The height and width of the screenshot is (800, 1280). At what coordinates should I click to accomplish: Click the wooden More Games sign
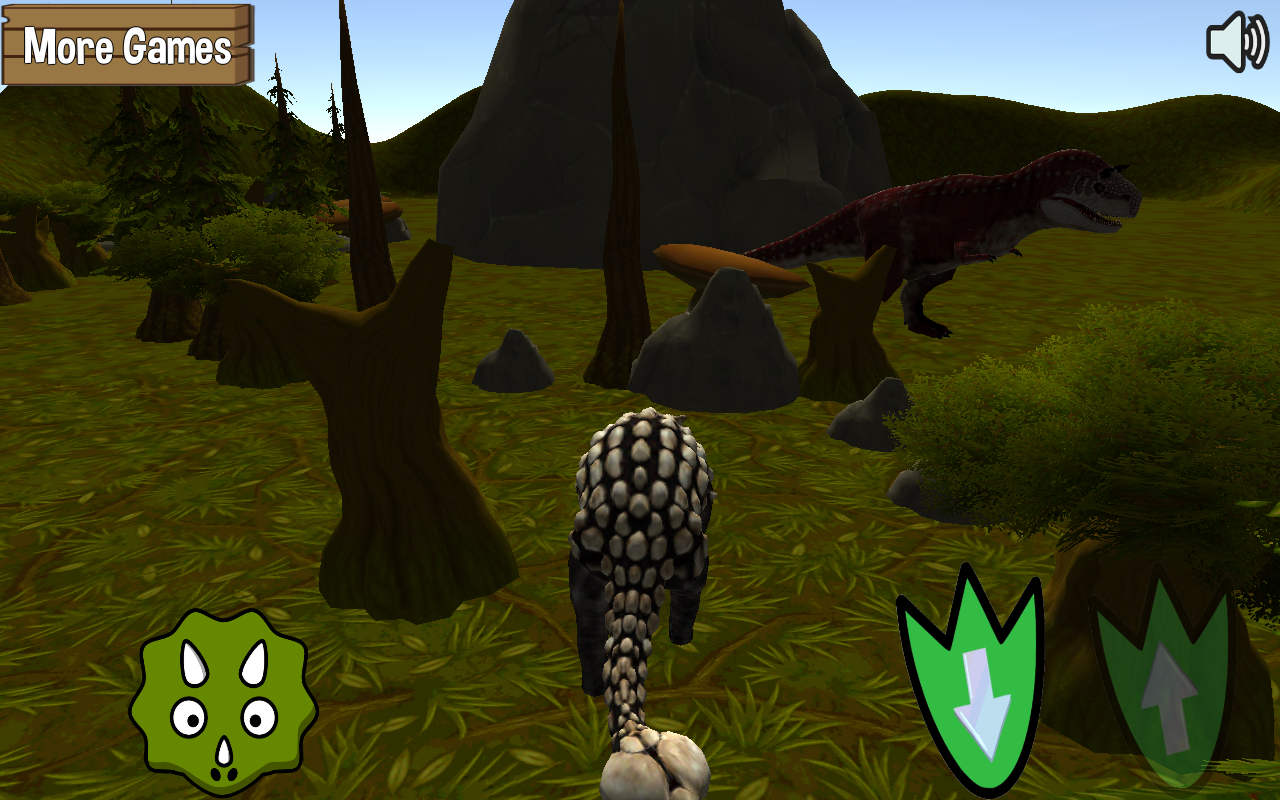(126, 46)
